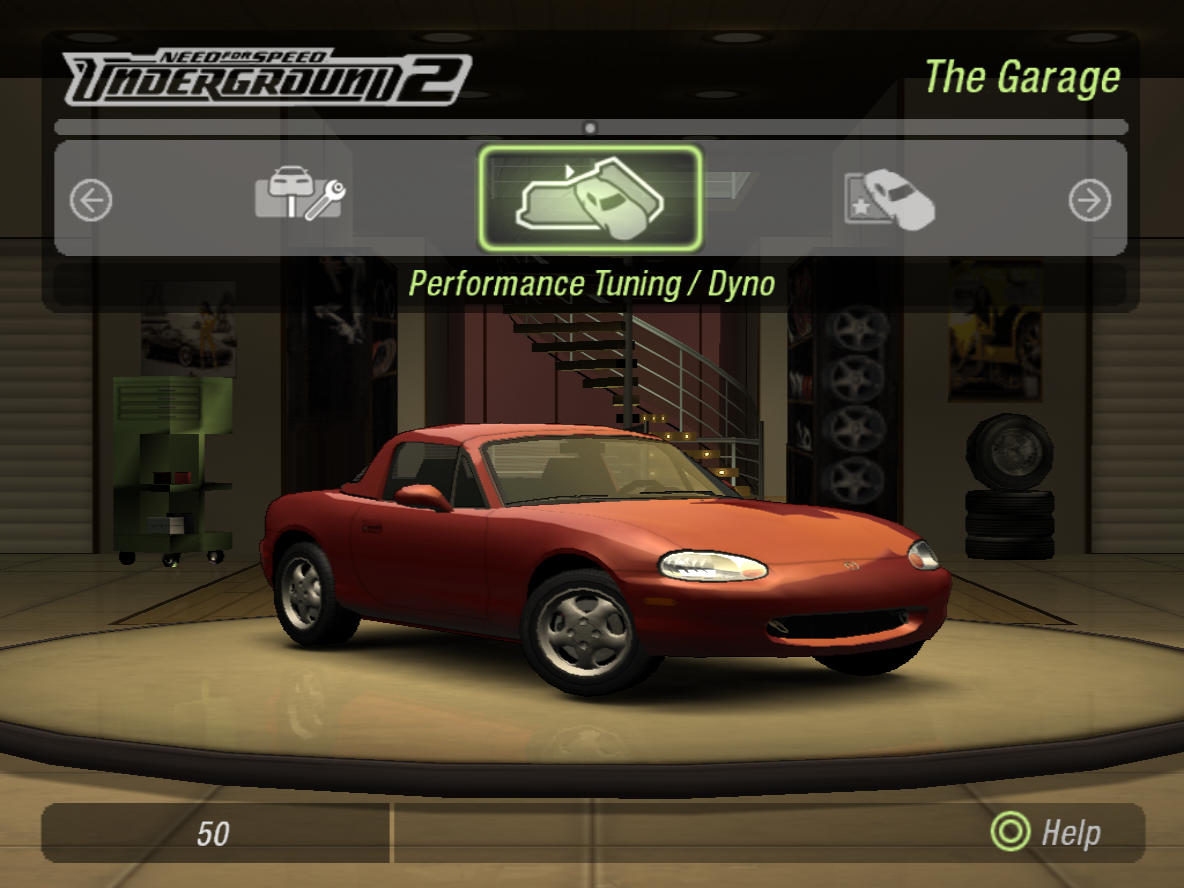
Task: Open the car with star badge icon
Action: 889,198
